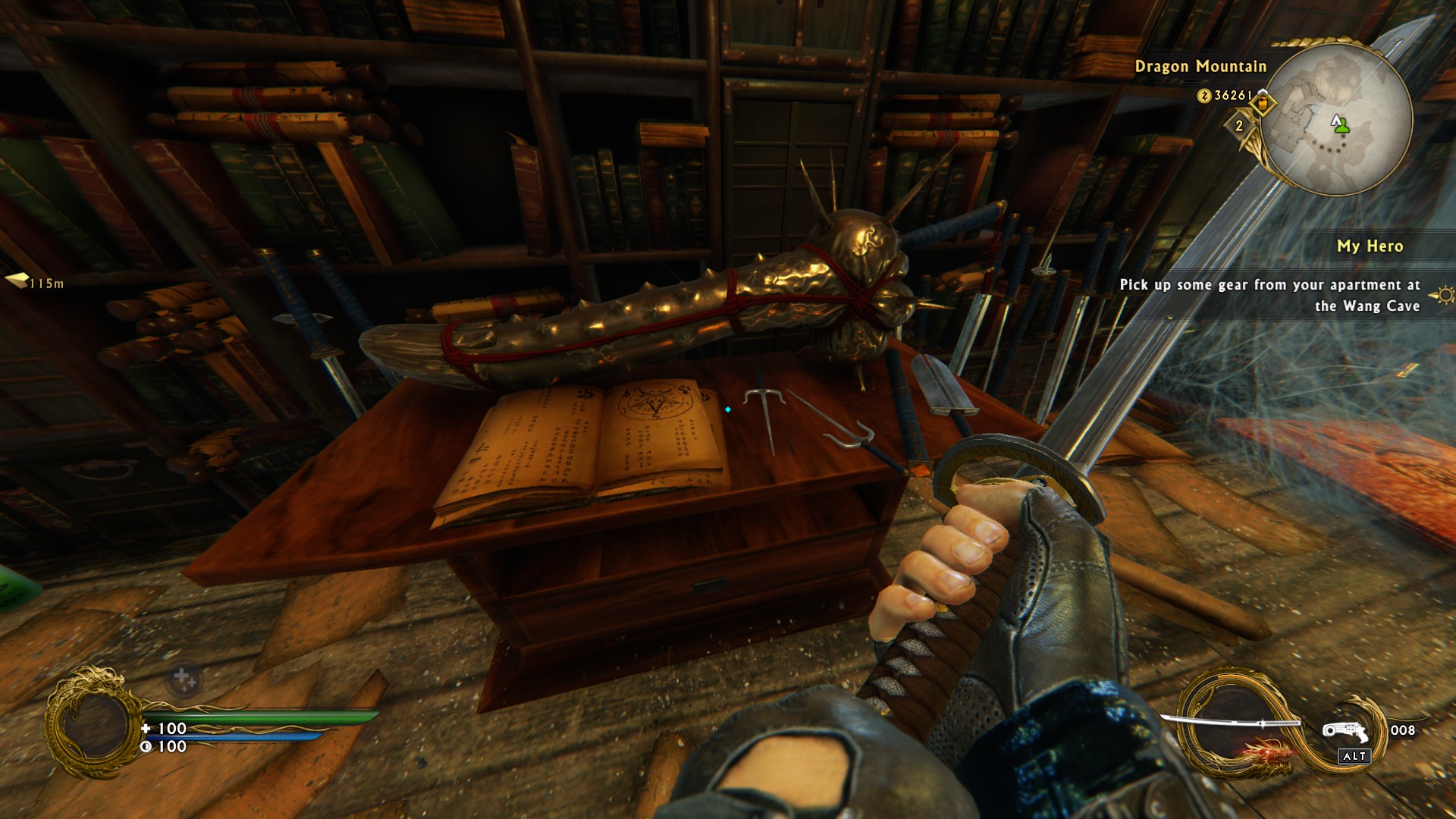Click the circular minimap
The height and width of the screenshot is (819, 1456).
[x=1339, y=120]
